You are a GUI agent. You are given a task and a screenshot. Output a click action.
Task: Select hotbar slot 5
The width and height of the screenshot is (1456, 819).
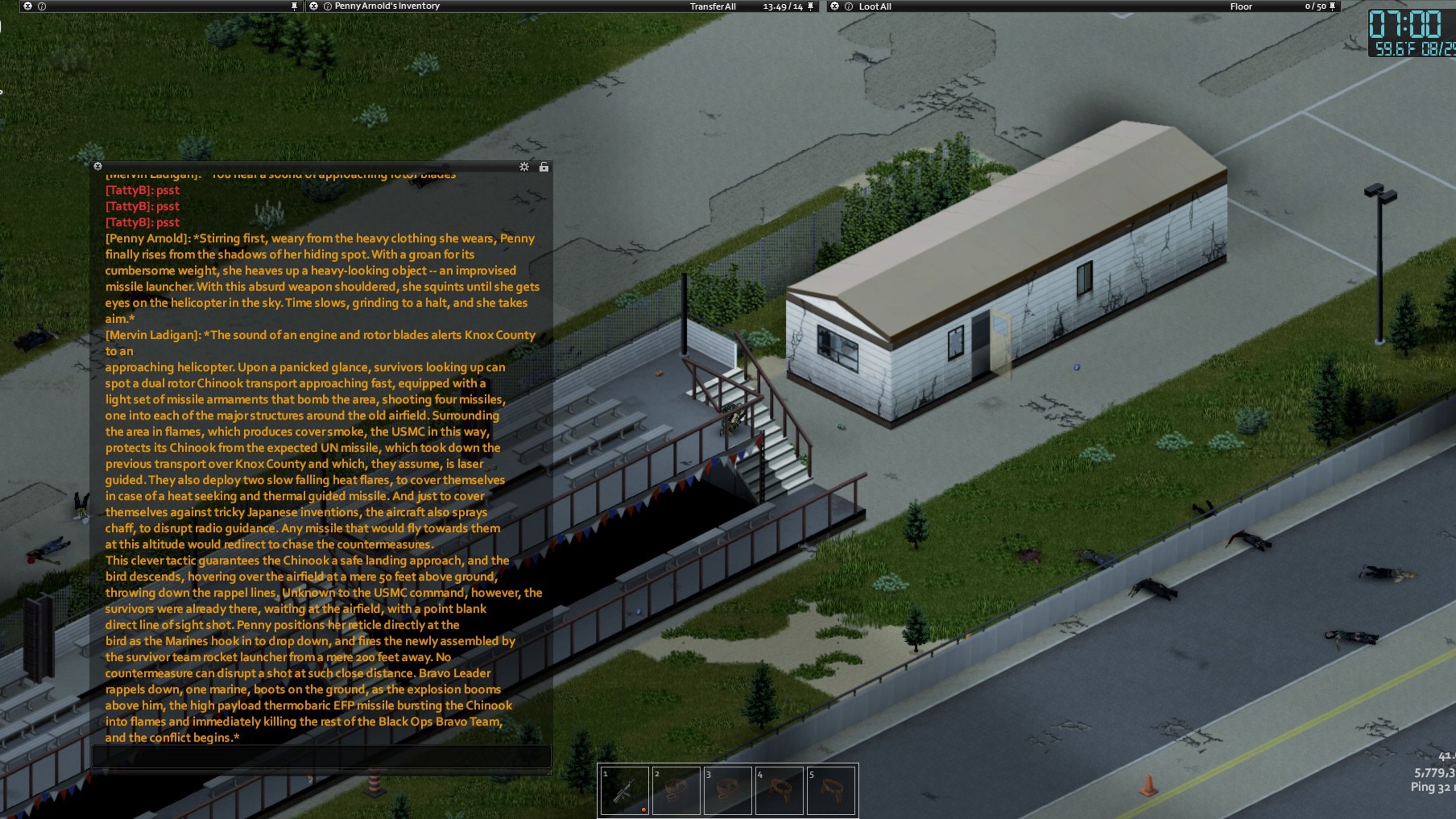coord(831,790)
